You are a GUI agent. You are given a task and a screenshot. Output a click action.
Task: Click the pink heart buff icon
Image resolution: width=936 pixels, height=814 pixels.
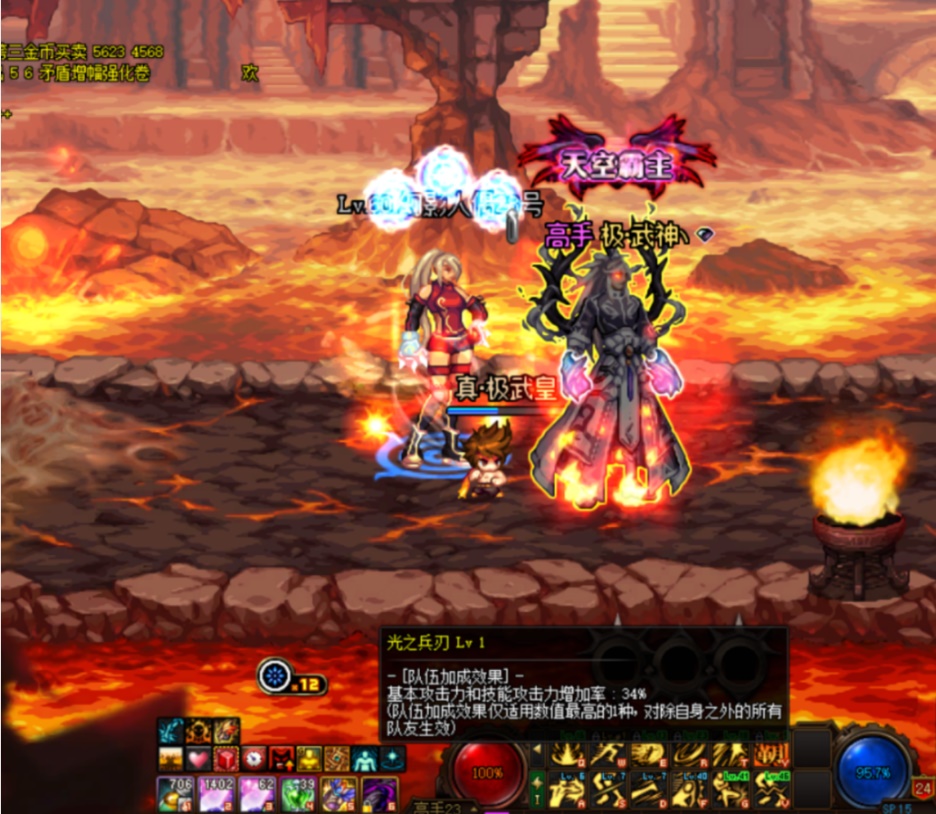tap(199, 758)
